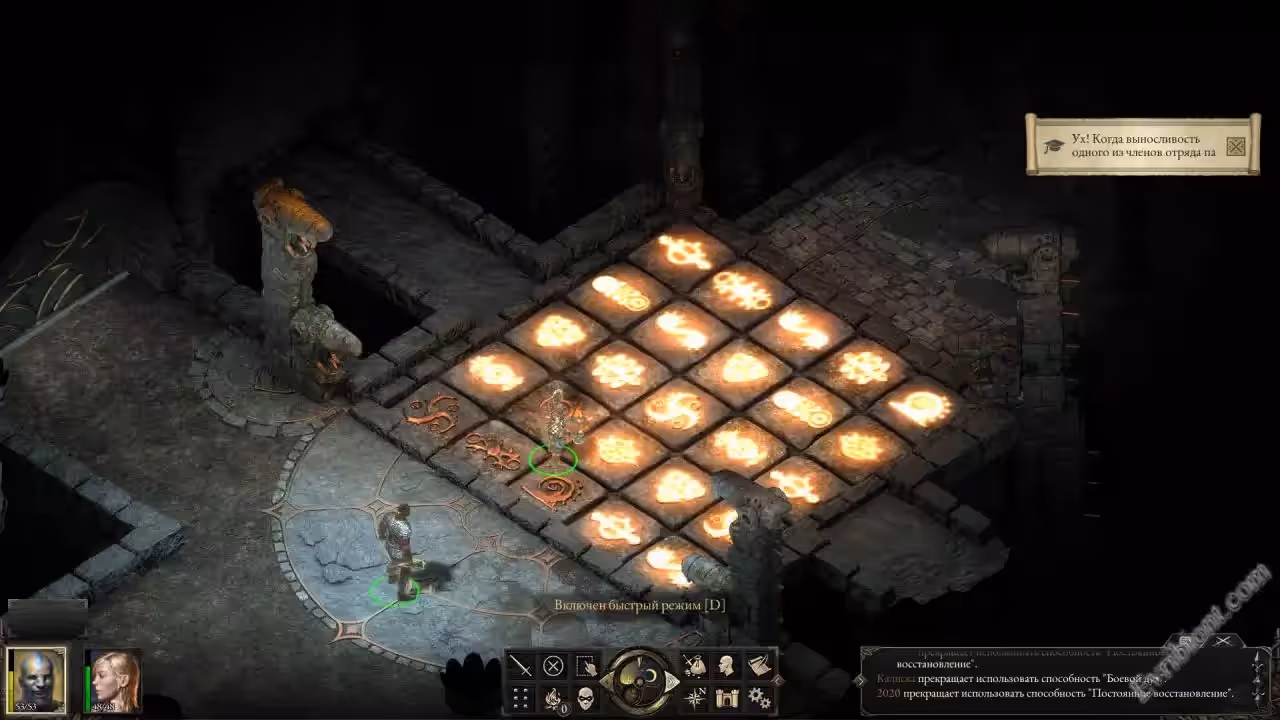This screenshot has width=1280, height=720.
Task: Switch the combat log's speech-bubble tab
Action: point(1186,641)
